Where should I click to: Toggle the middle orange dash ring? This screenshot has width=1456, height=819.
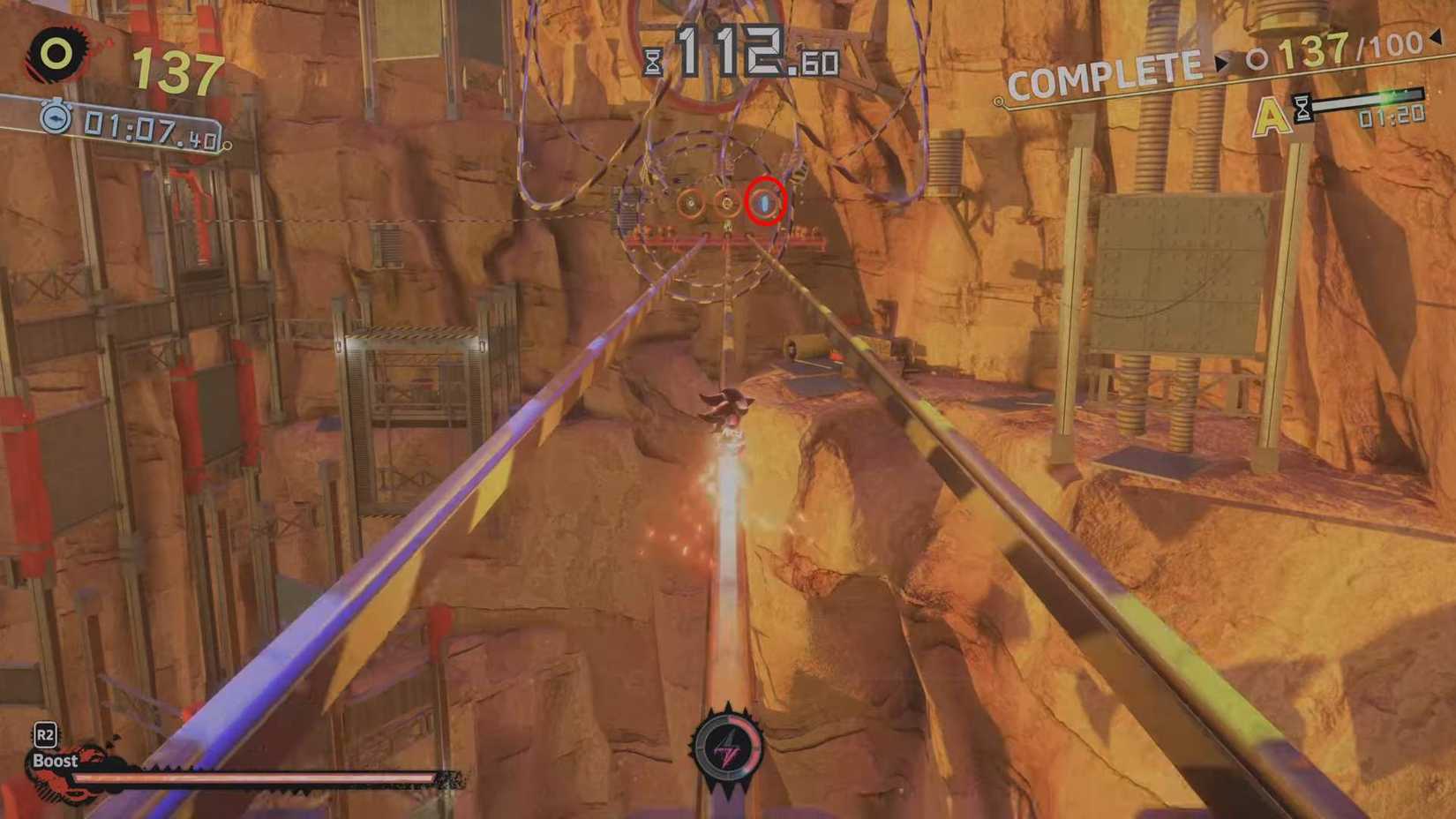[728, 201]
